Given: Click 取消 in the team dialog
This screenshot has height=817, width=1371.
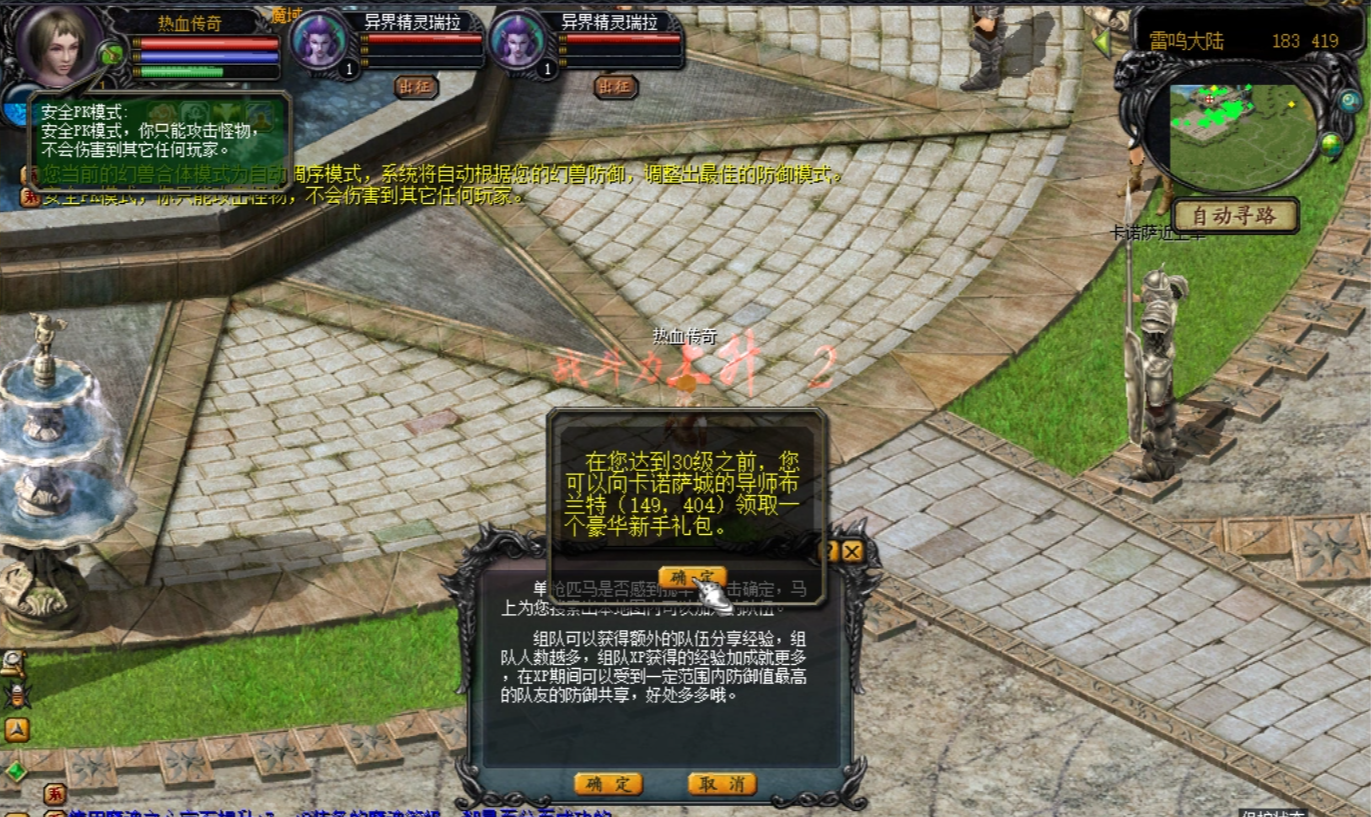Looking at the screenshot, I should pyautogui.click(x=722, y=784).
